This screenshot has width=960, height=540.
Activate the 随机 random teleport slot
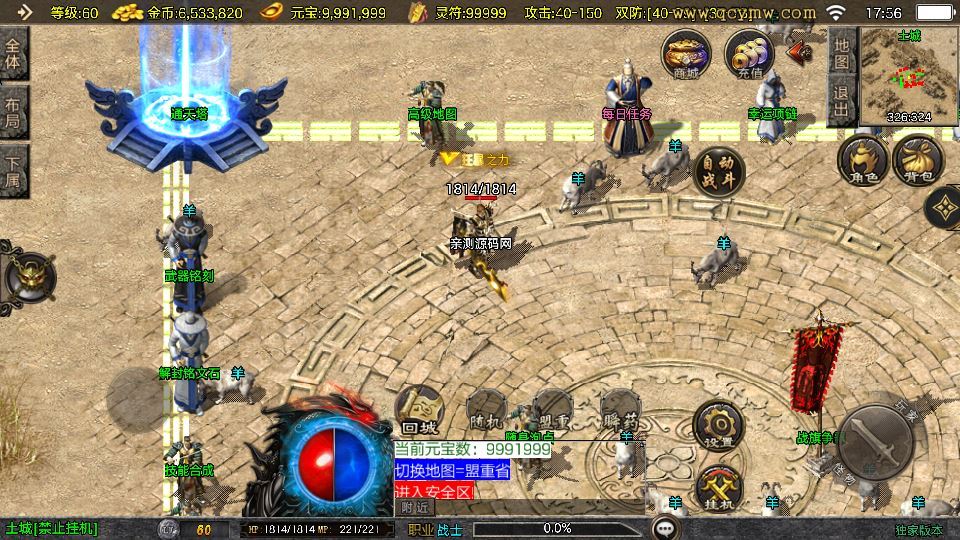[x=487, y=412]
